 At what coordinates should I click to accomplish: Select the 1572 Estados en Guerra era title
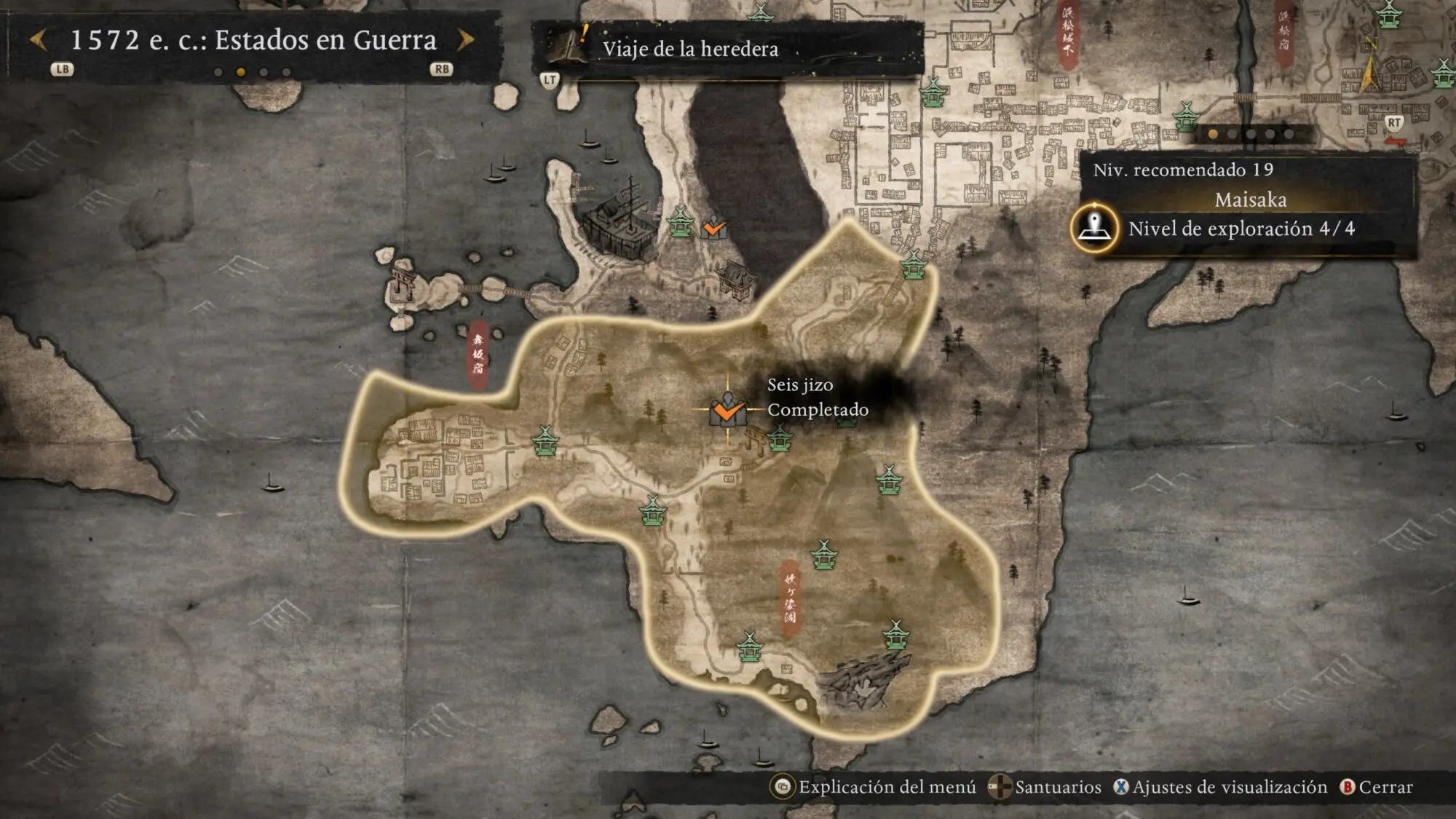(253, 40)
